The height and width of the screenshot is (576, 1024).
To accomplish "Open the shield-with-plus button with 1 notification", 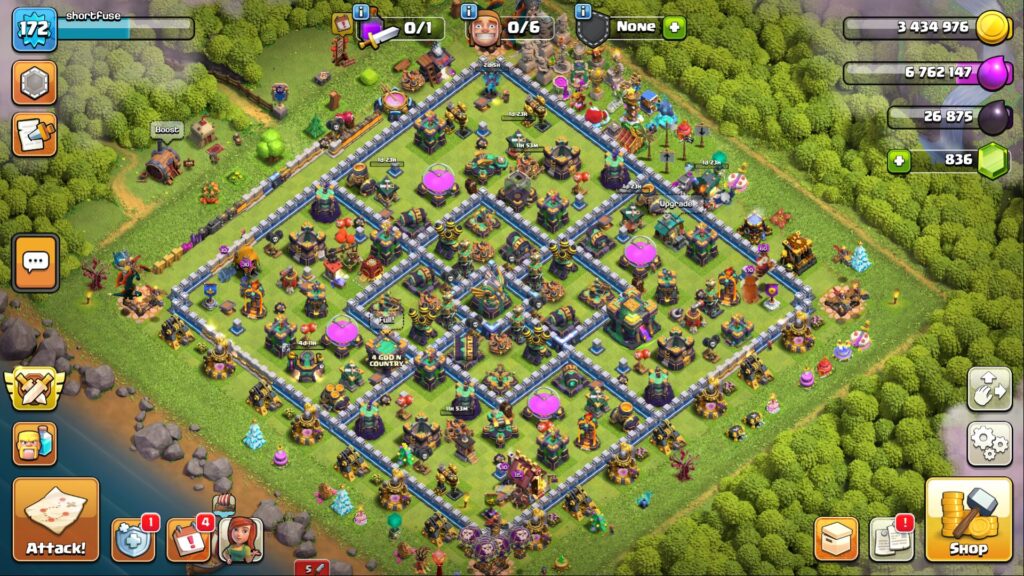I will [133, 539].
